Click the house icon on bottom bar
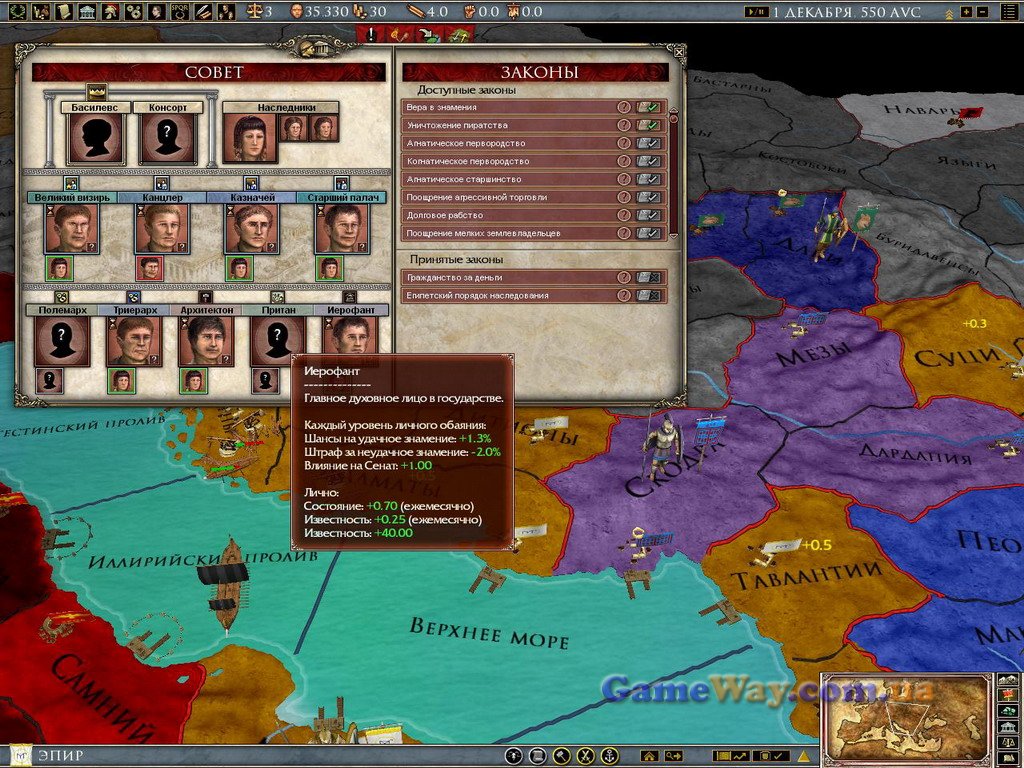 [648, 756]
